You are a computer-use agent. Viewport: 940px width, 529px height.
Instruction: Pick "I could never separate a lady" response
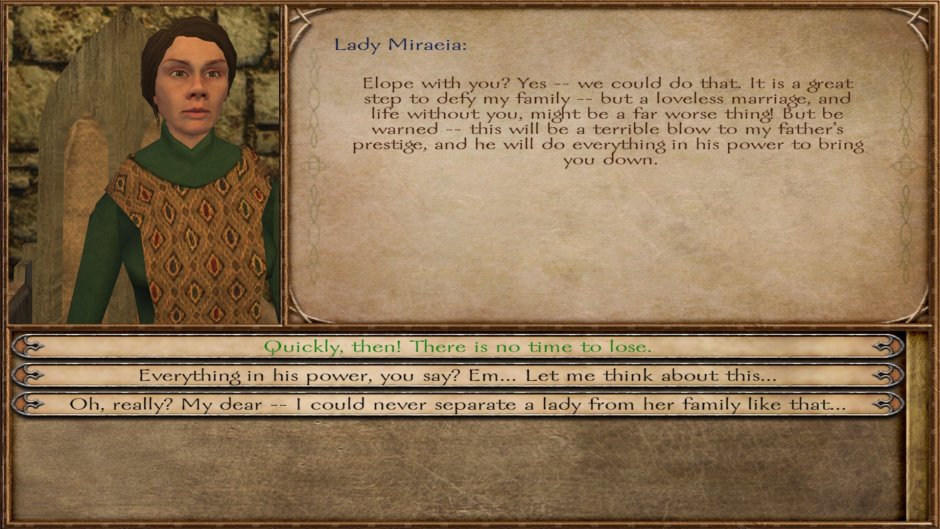[x=457, y=405]
